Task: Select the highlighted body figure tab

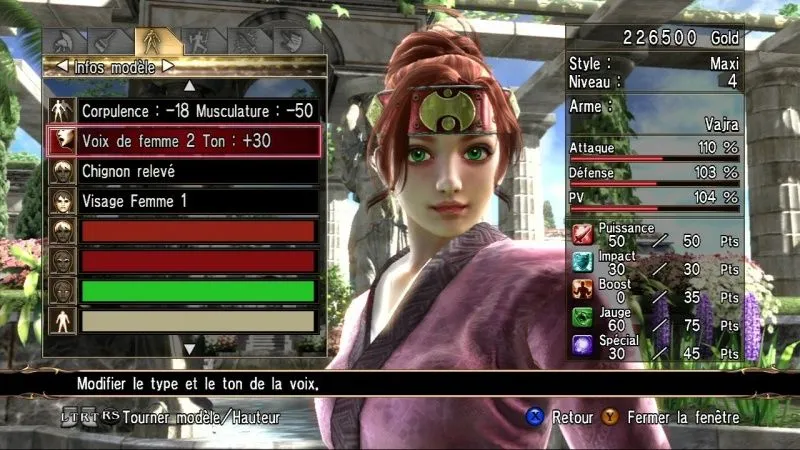Action: (x=153, y=41)
